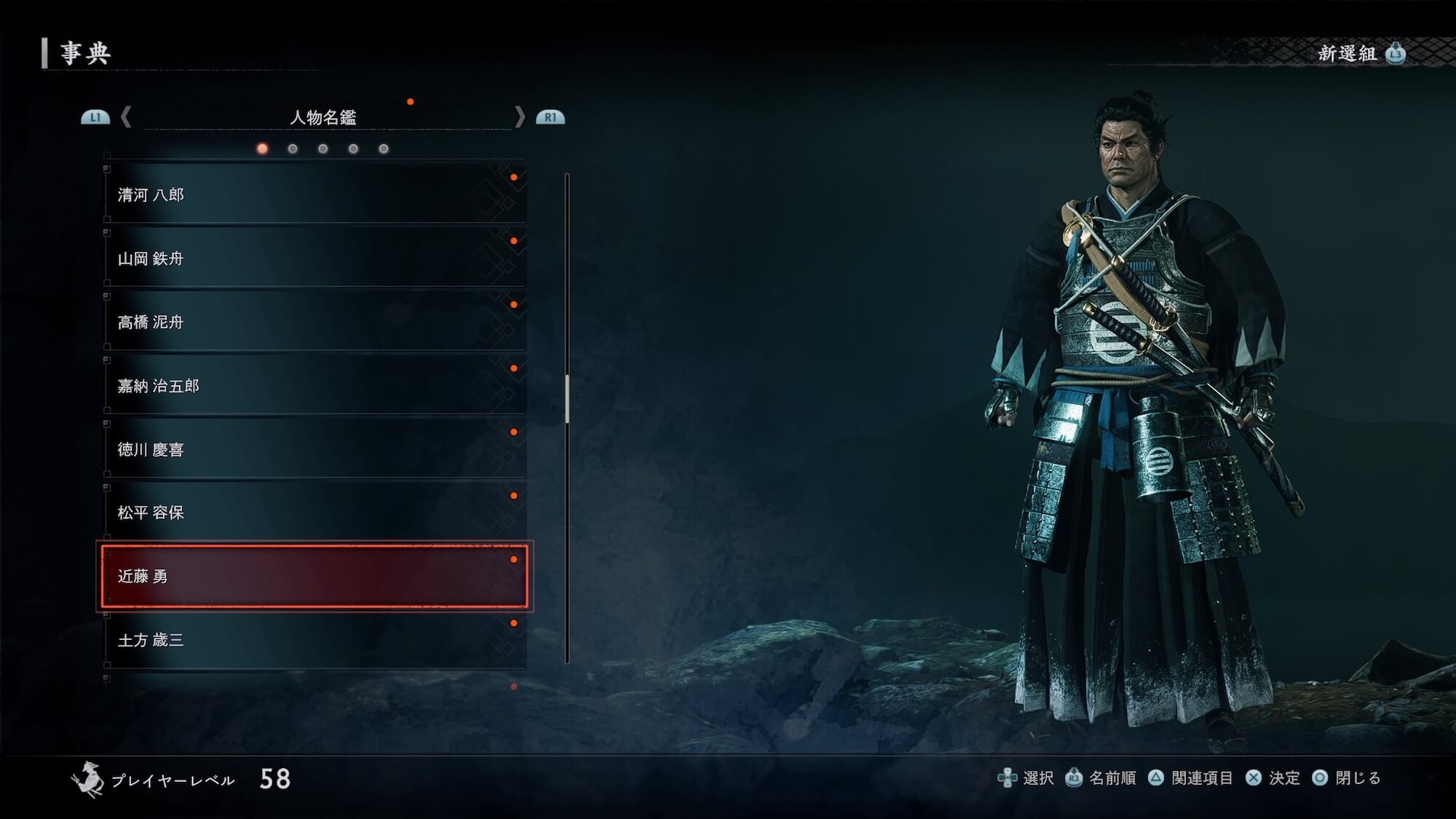This screenshot has width=1456, height=819.
Task: Choose 高橋 泥舟 from the list
Action: click(x=314, y=322)
